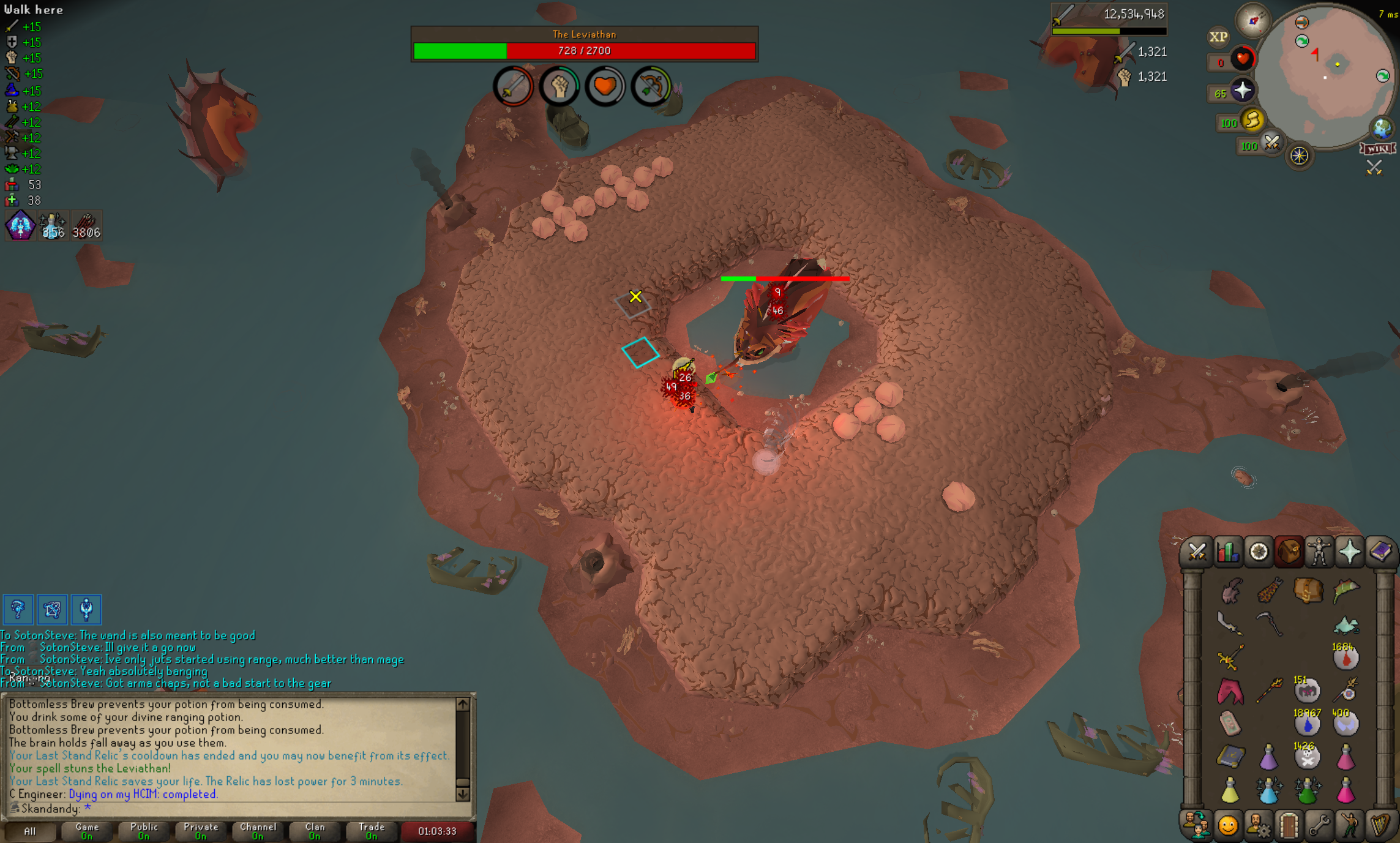This screenshot has width=1400, height=843.
Task: Open the Spellbook tab
Action: click(x=1380, y=552)
